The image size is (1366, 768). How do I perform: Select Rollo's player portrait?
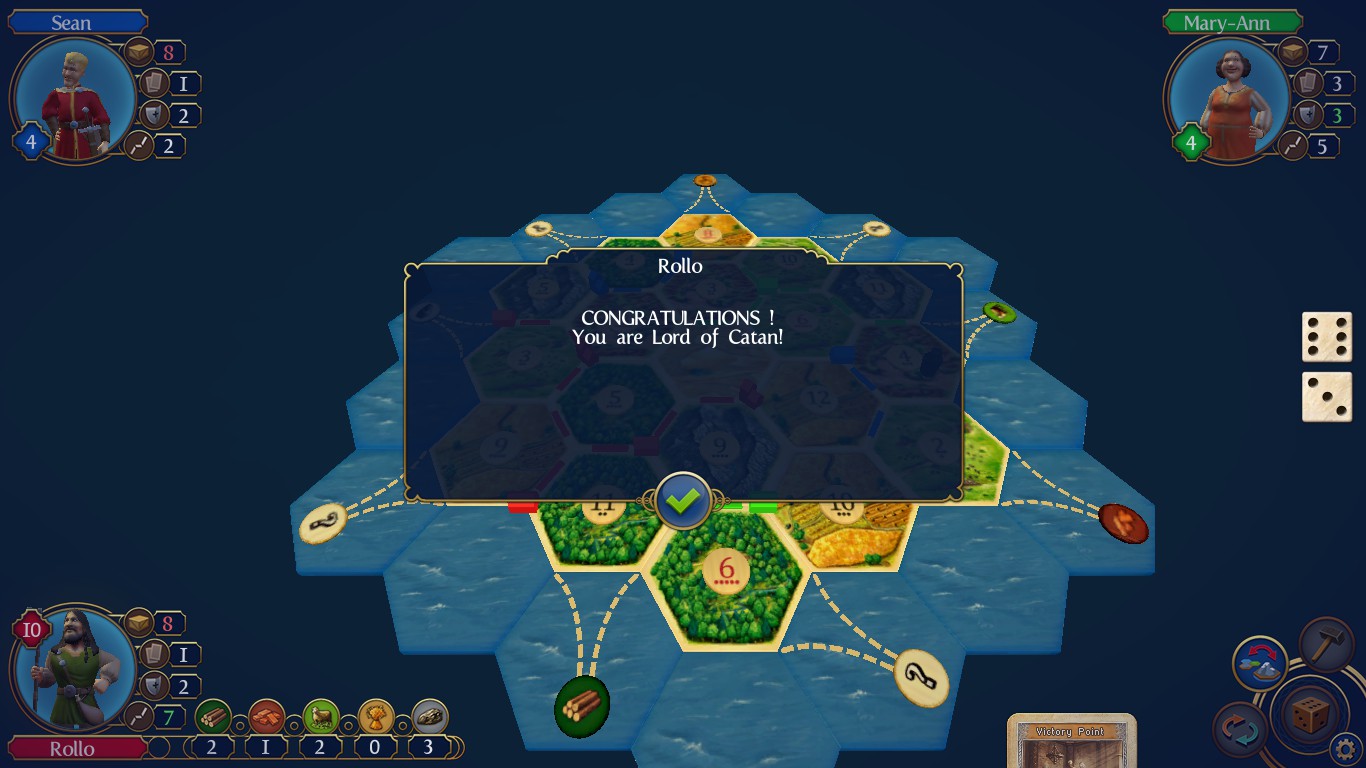point(74,669)
